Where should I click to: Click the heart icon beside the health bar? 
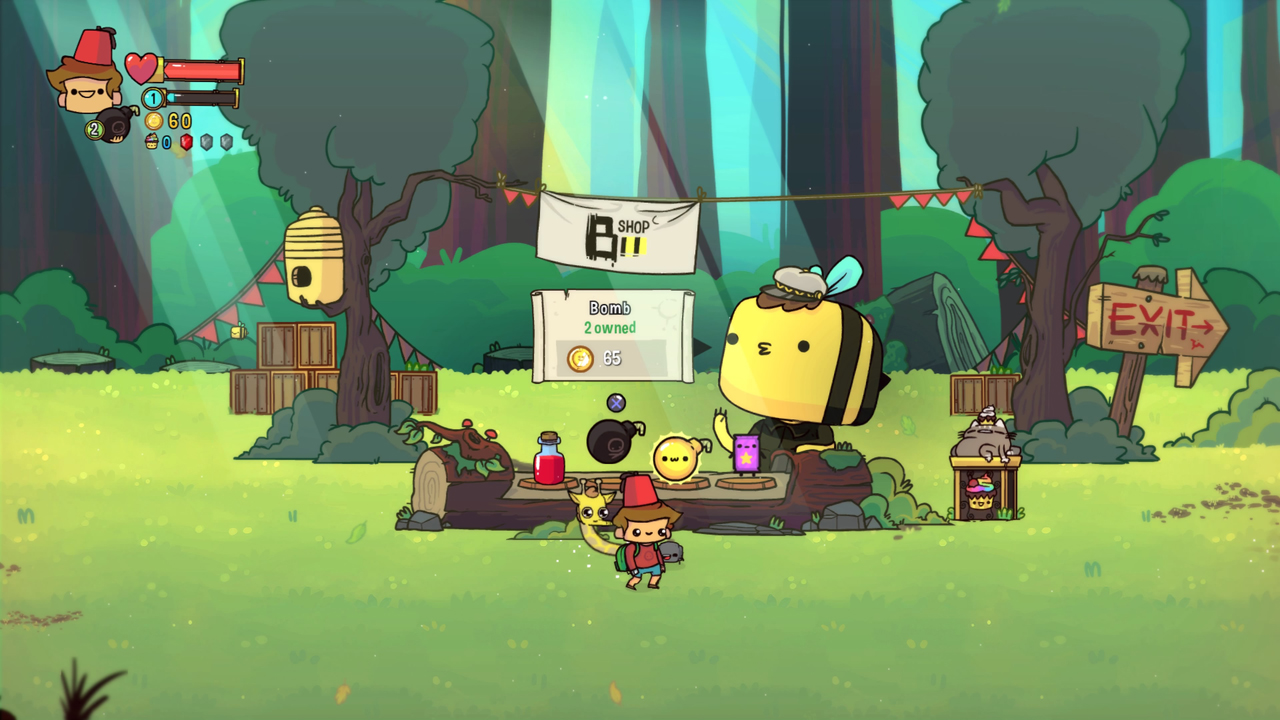tap(142, 68)
